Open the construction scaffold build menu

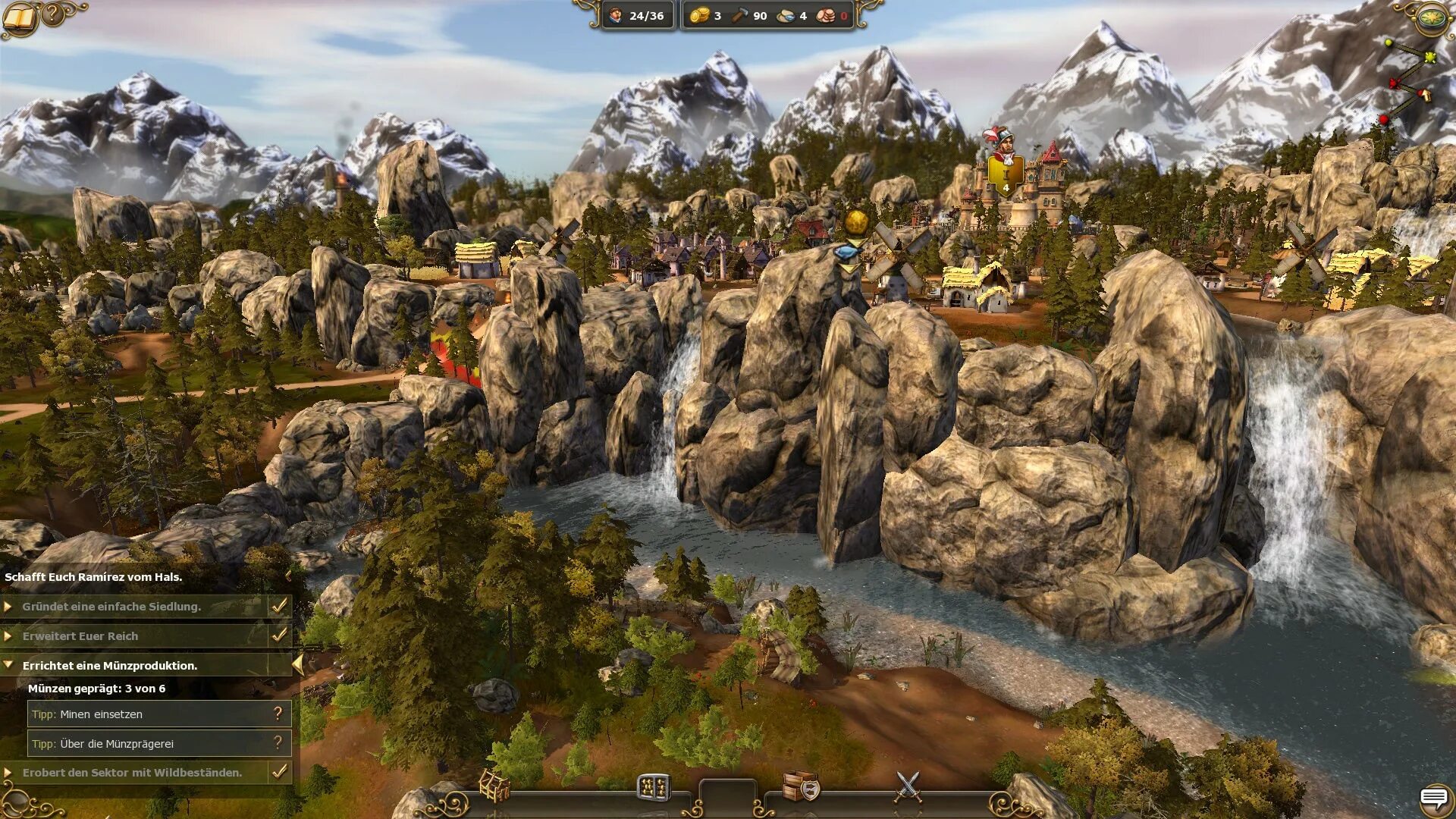pyautogui.click(x=494, y=786)
